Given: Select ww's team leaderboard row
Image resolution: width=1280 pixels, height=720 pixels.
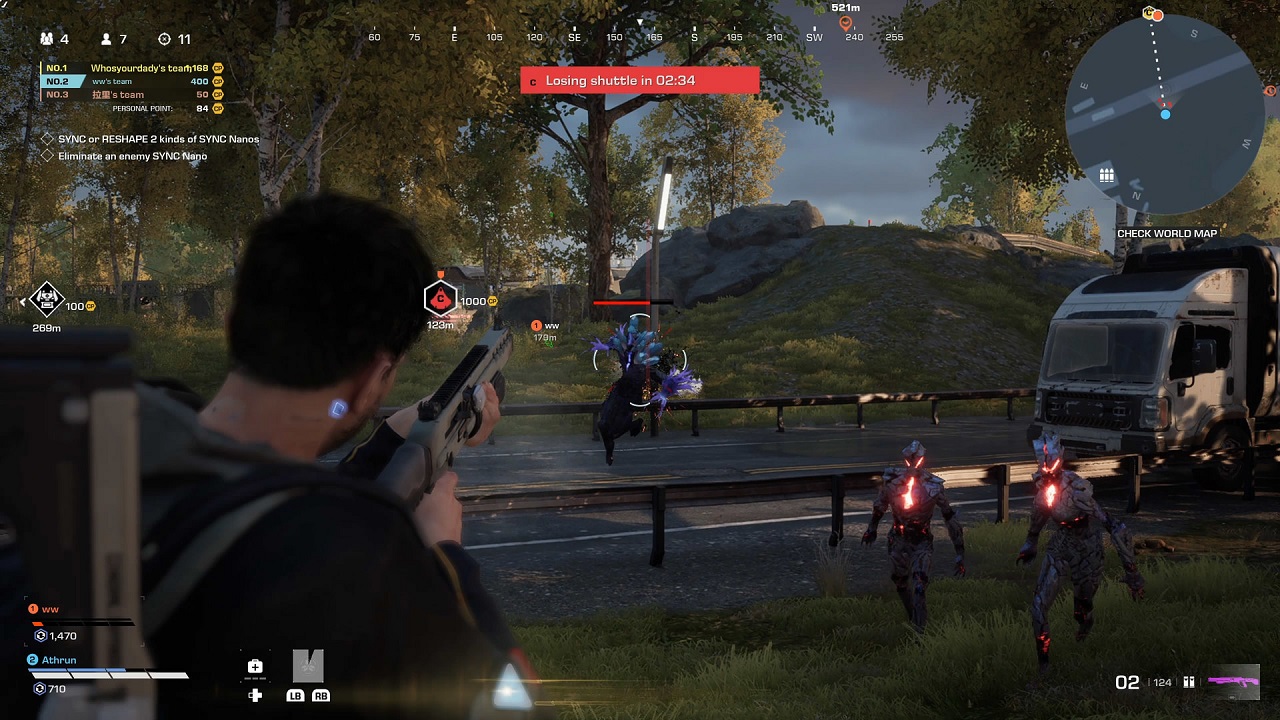Looking at the screenshot, I should tap(131, 81).
